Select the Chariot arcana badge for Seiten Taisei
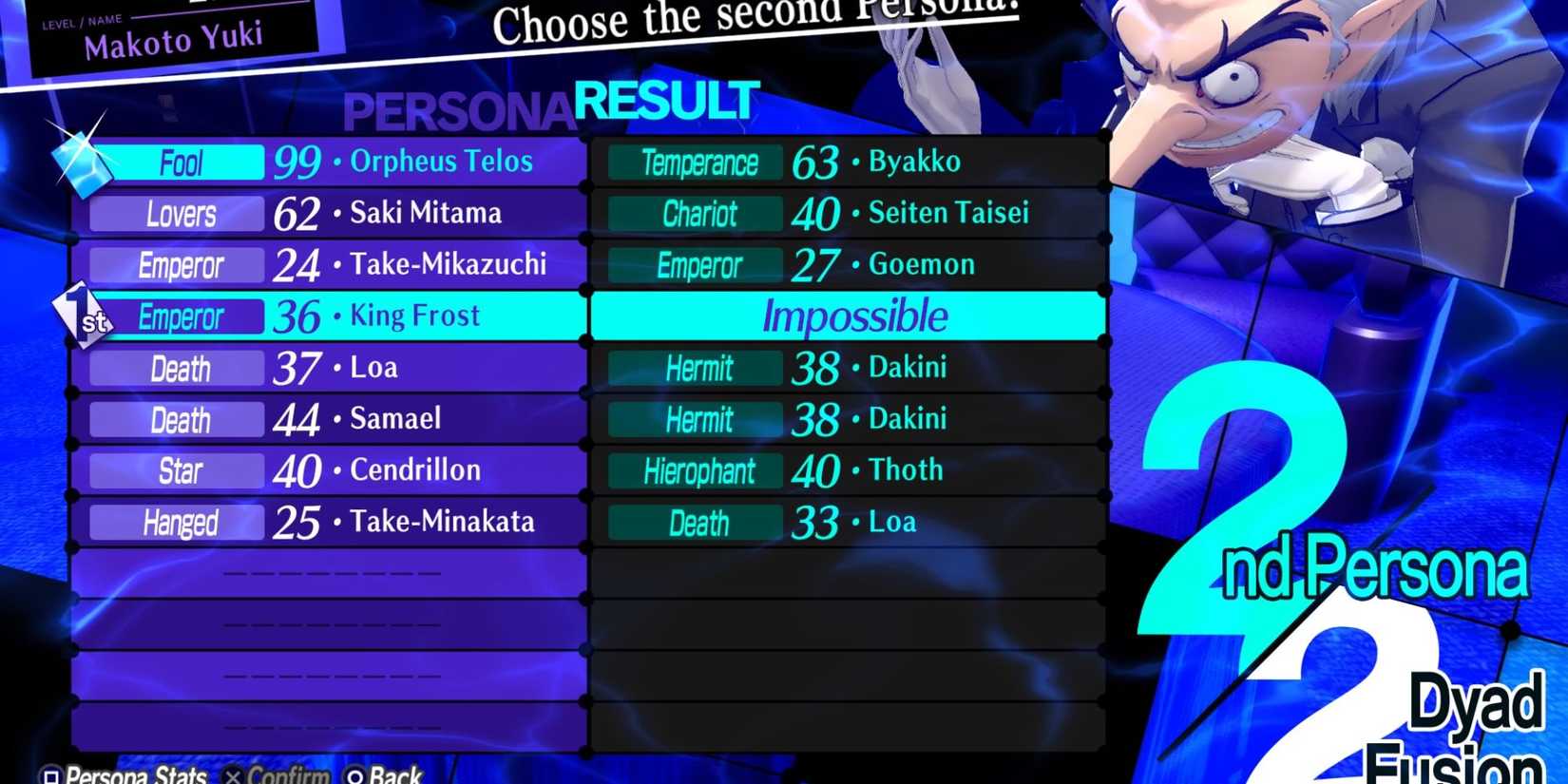The image size is (1568, 784). 694,214
